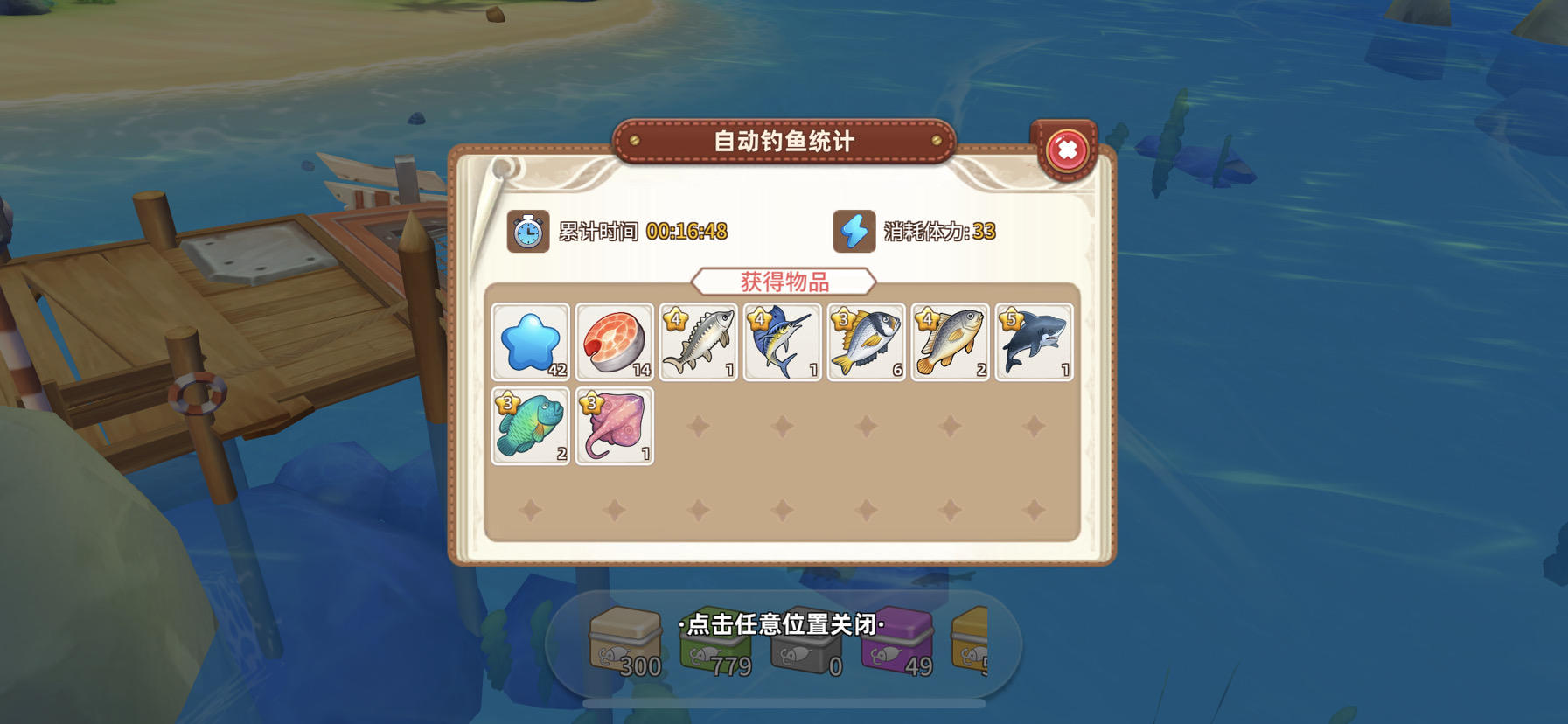Select the pink stingray item
Viewport: 1568px width, 724px height.
pos(615,425)
